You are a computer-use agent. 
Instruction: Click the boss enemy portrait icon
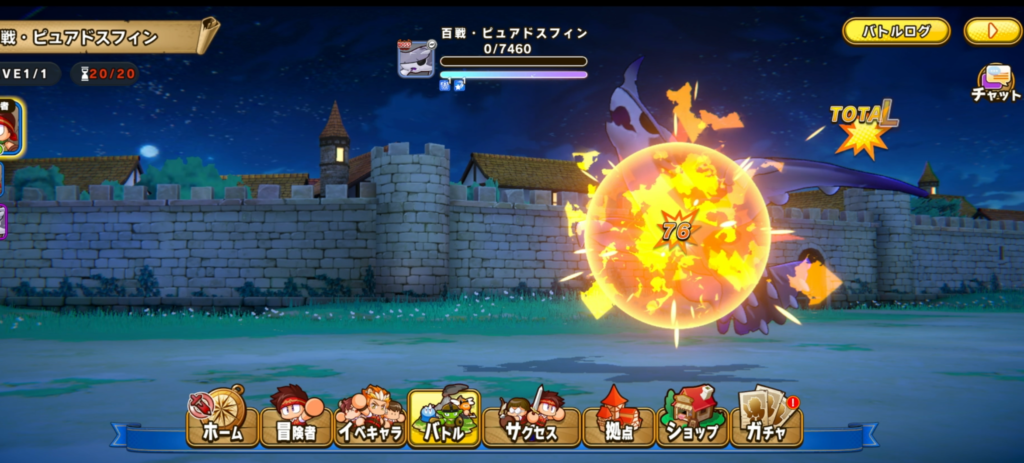click(x=416, y=60)
